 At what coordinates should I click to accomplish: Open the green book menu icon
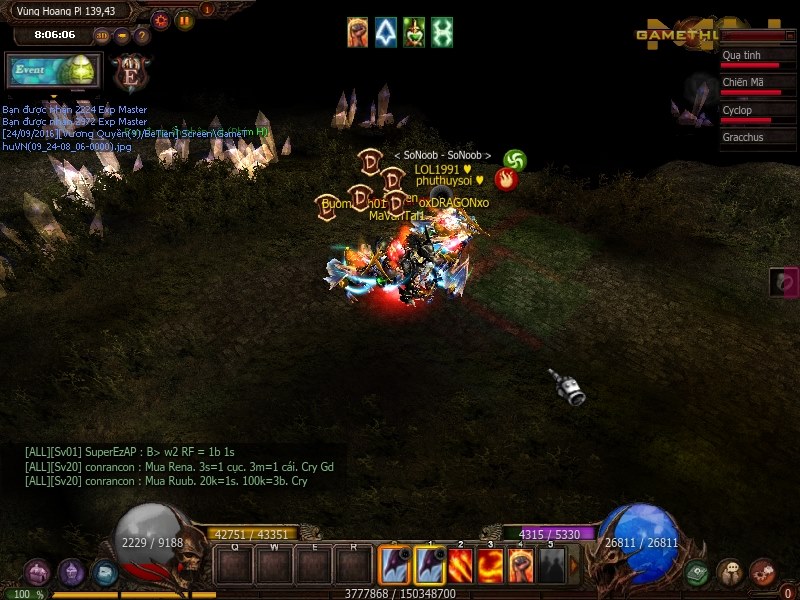(698, 572)
